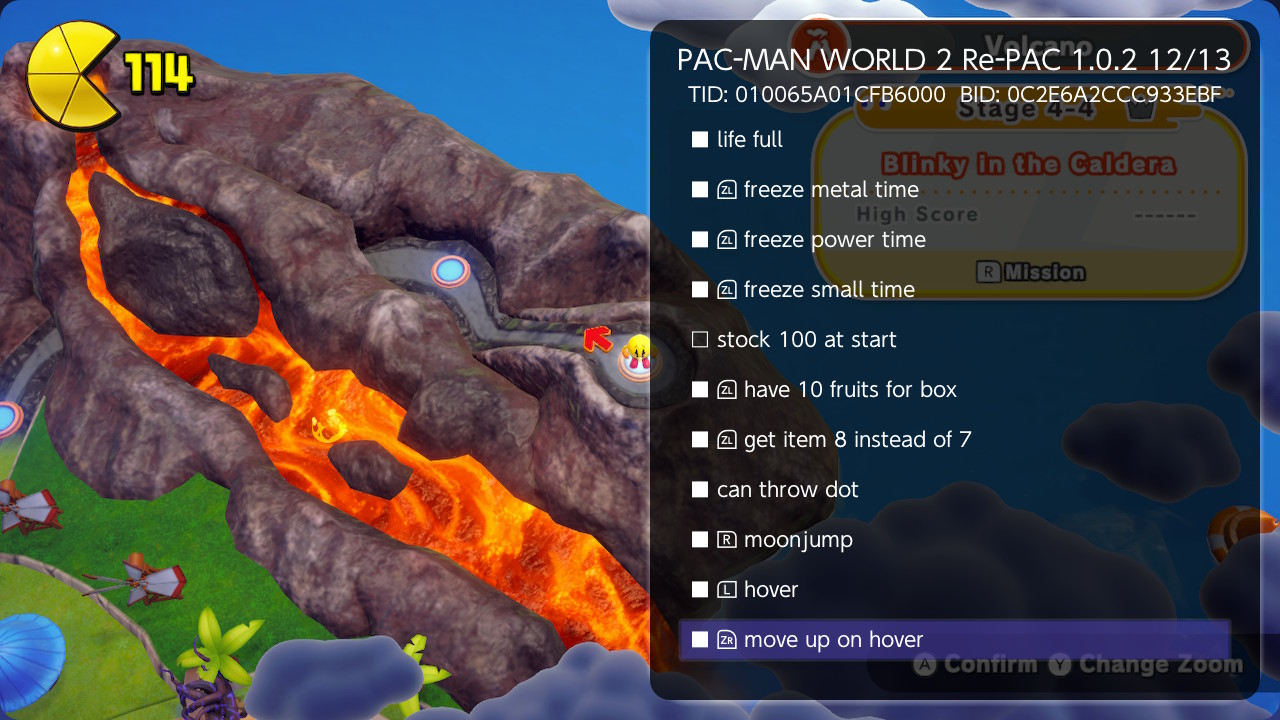Toggle 'have 10 fruits for box'

700,390
